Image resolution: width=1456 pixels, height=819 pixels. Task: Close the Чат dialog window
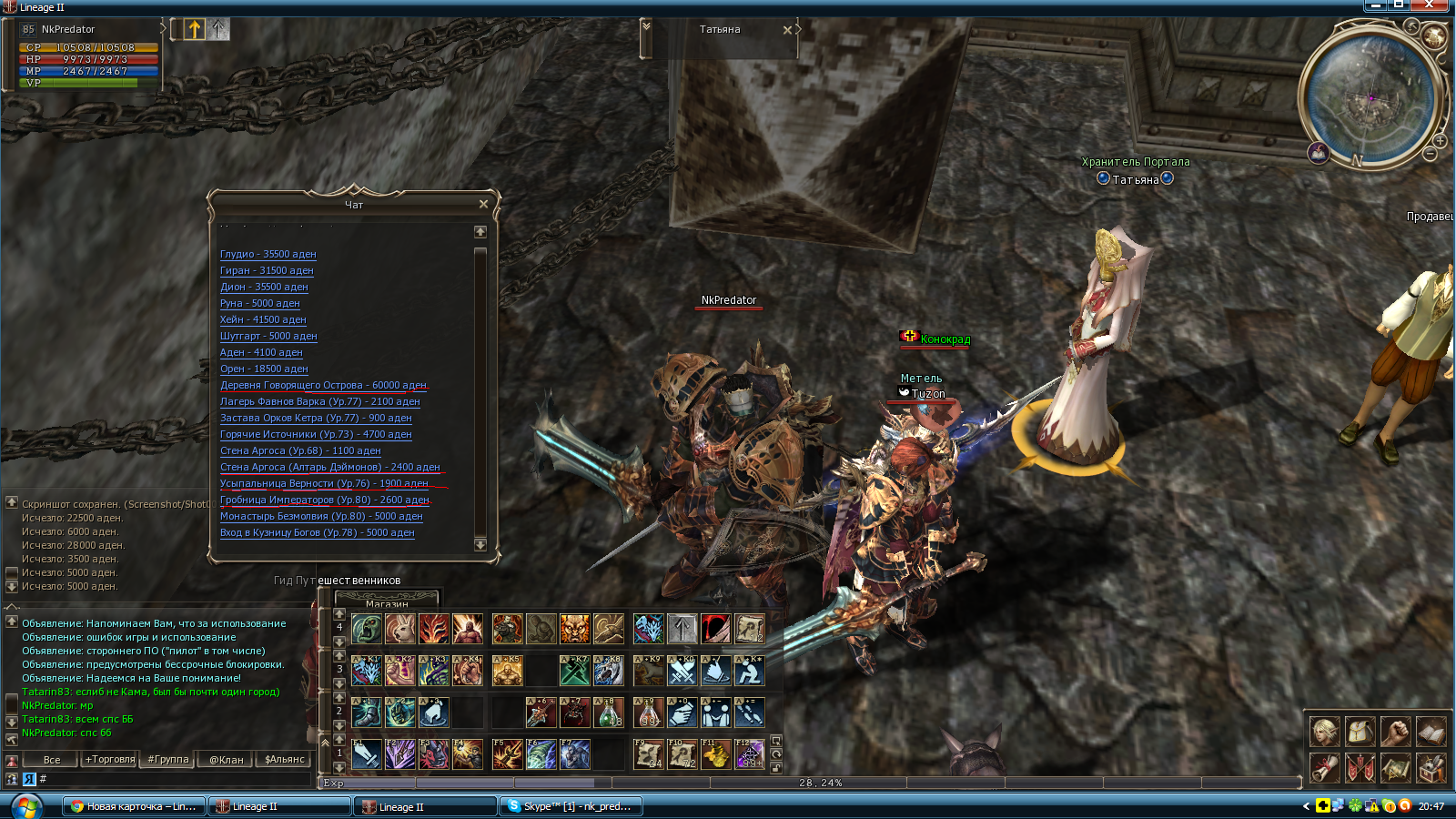click(483, 204)
